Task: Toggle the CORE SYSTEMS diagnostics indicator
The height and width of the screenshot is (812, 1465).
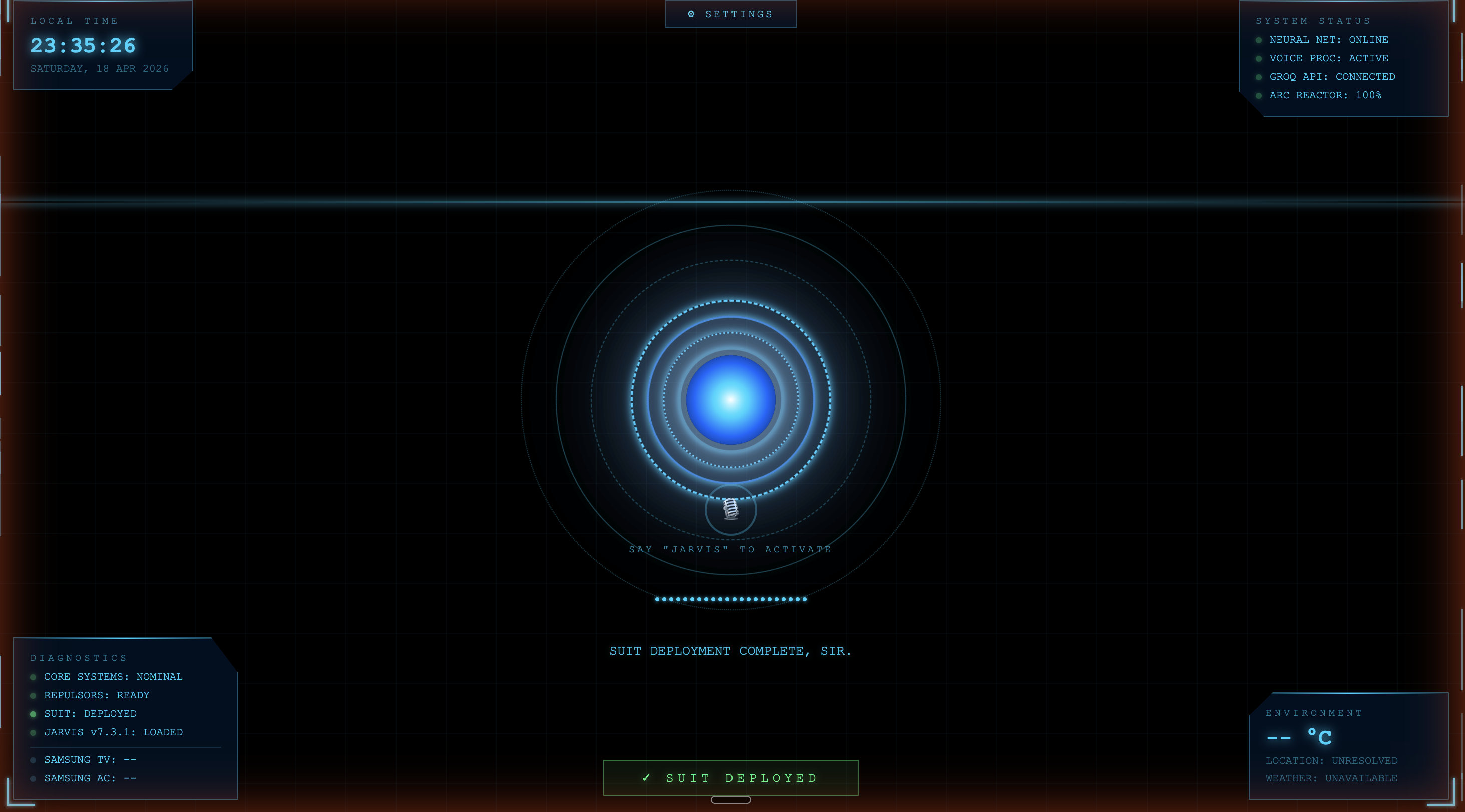Action: pos(33,677)
